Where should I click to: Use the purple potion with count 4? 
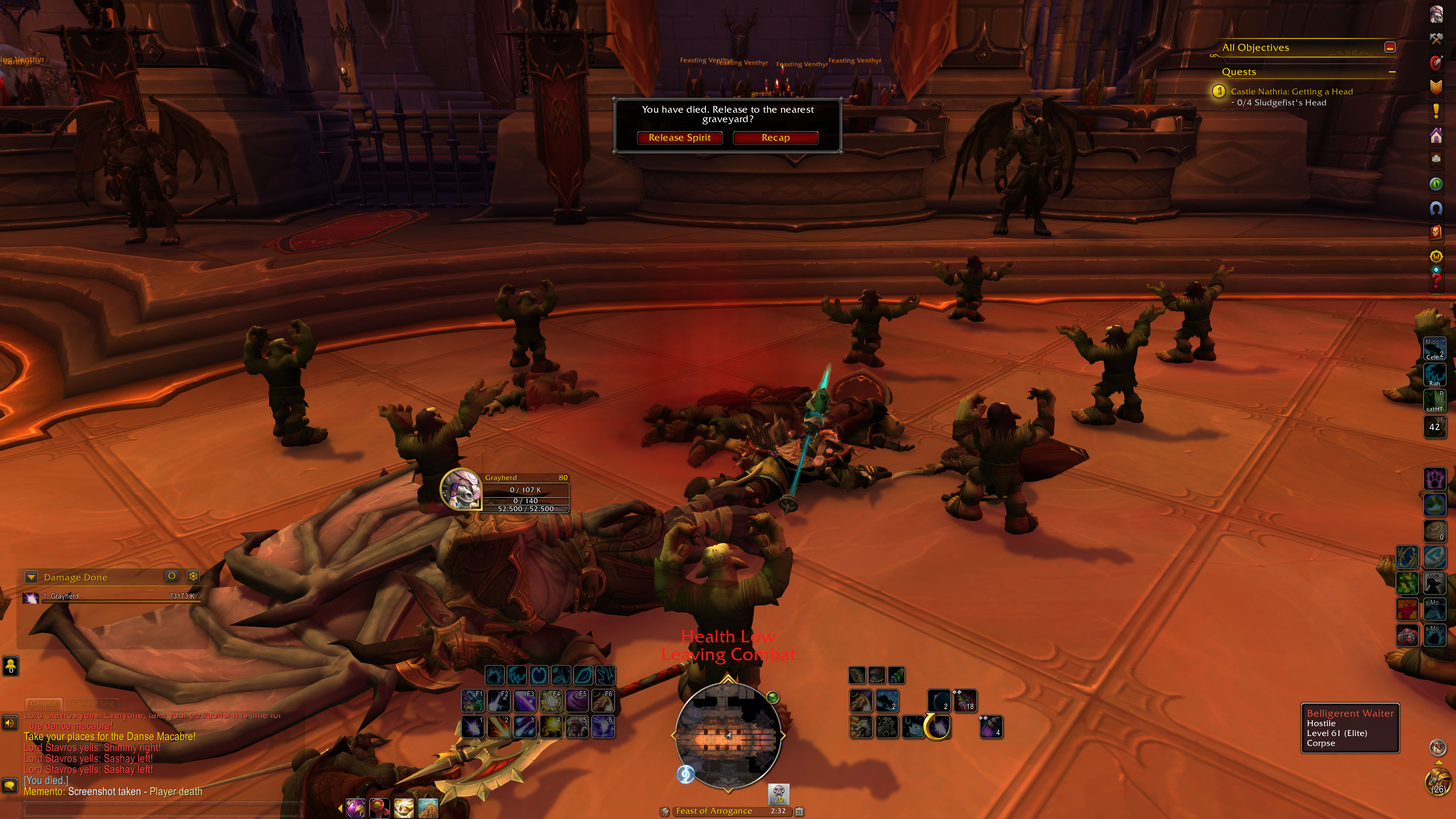pyautogui.click(x=991, y=727)
